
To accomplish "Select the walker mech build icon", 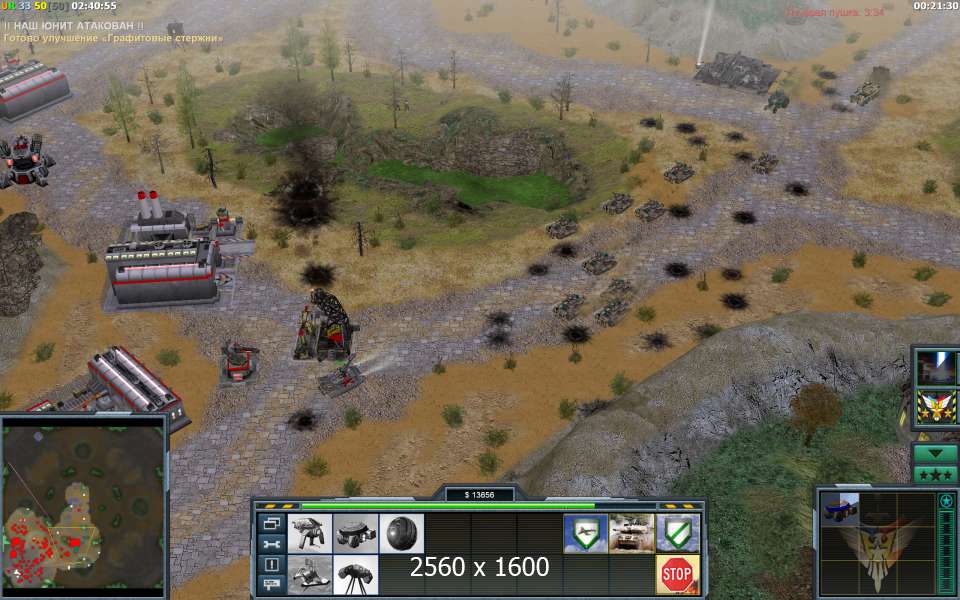I will point(309,534).
